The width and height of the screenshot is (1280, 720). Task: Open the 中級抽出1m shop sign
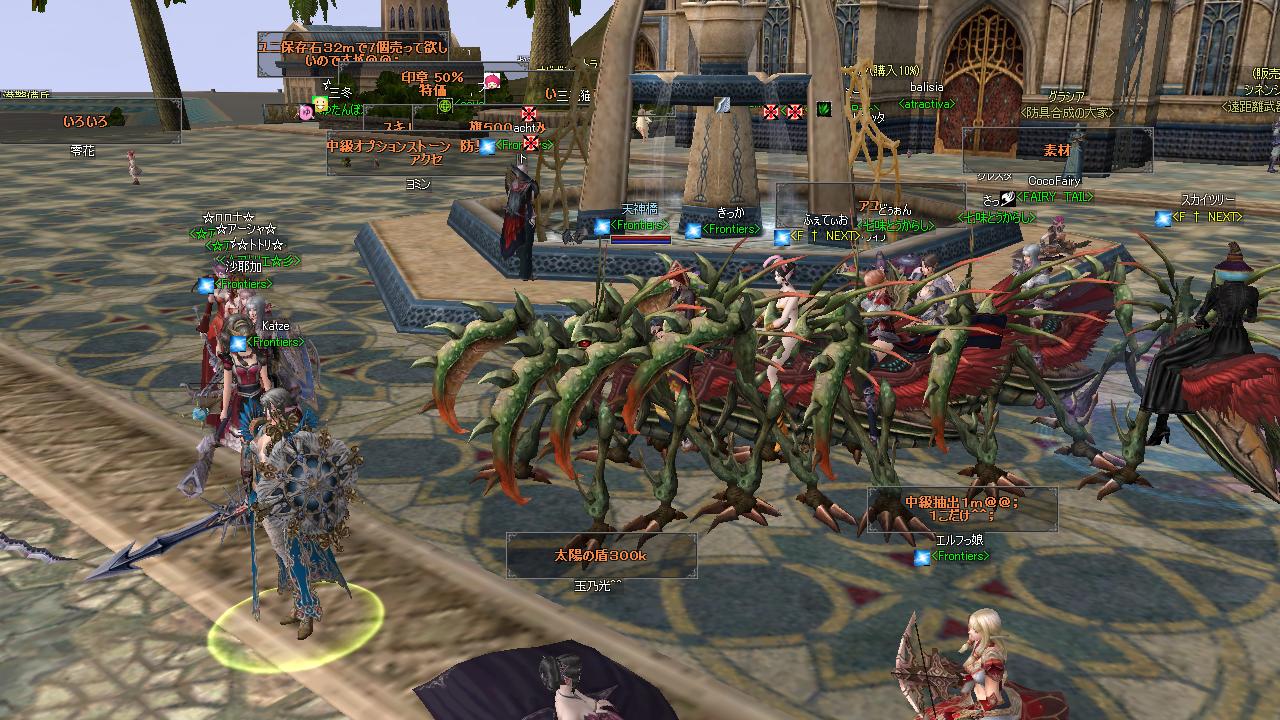point(962,509)
